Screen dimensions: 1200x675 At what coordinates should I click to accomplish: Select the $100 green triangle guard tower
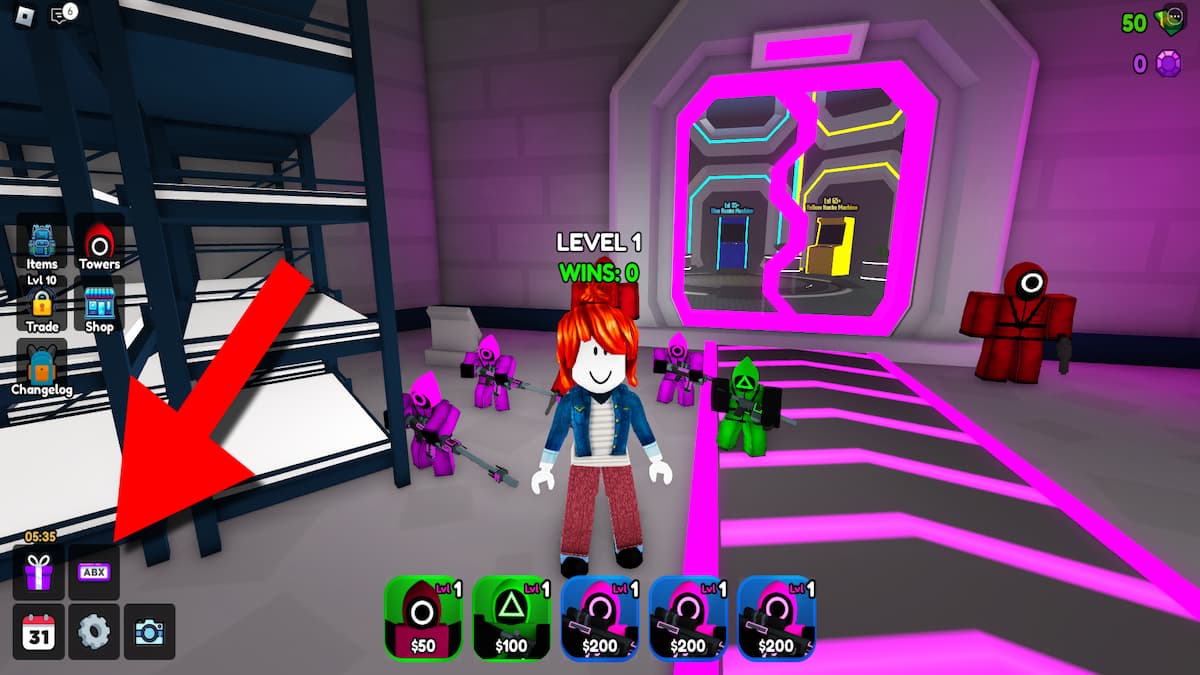tap(511, 618)
